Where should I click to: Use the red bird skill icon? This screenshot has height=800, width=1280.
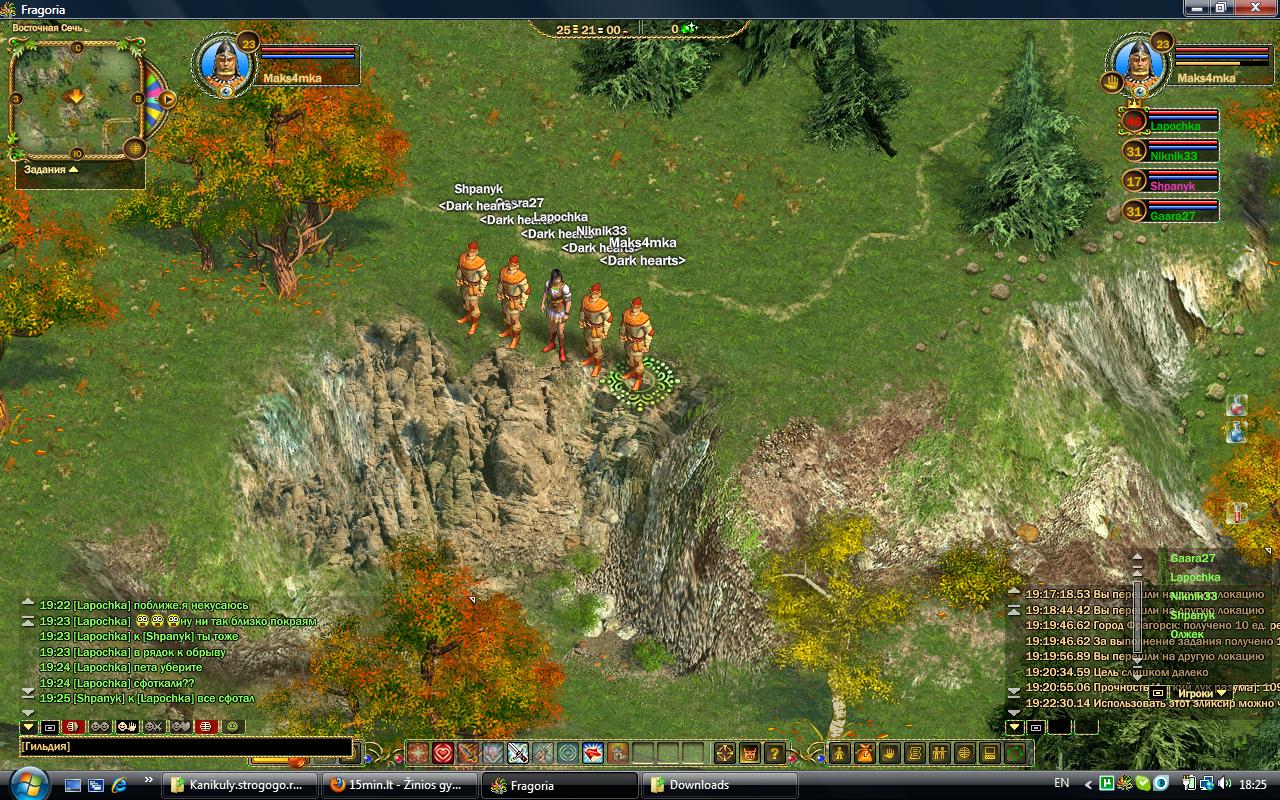(593, 753)
